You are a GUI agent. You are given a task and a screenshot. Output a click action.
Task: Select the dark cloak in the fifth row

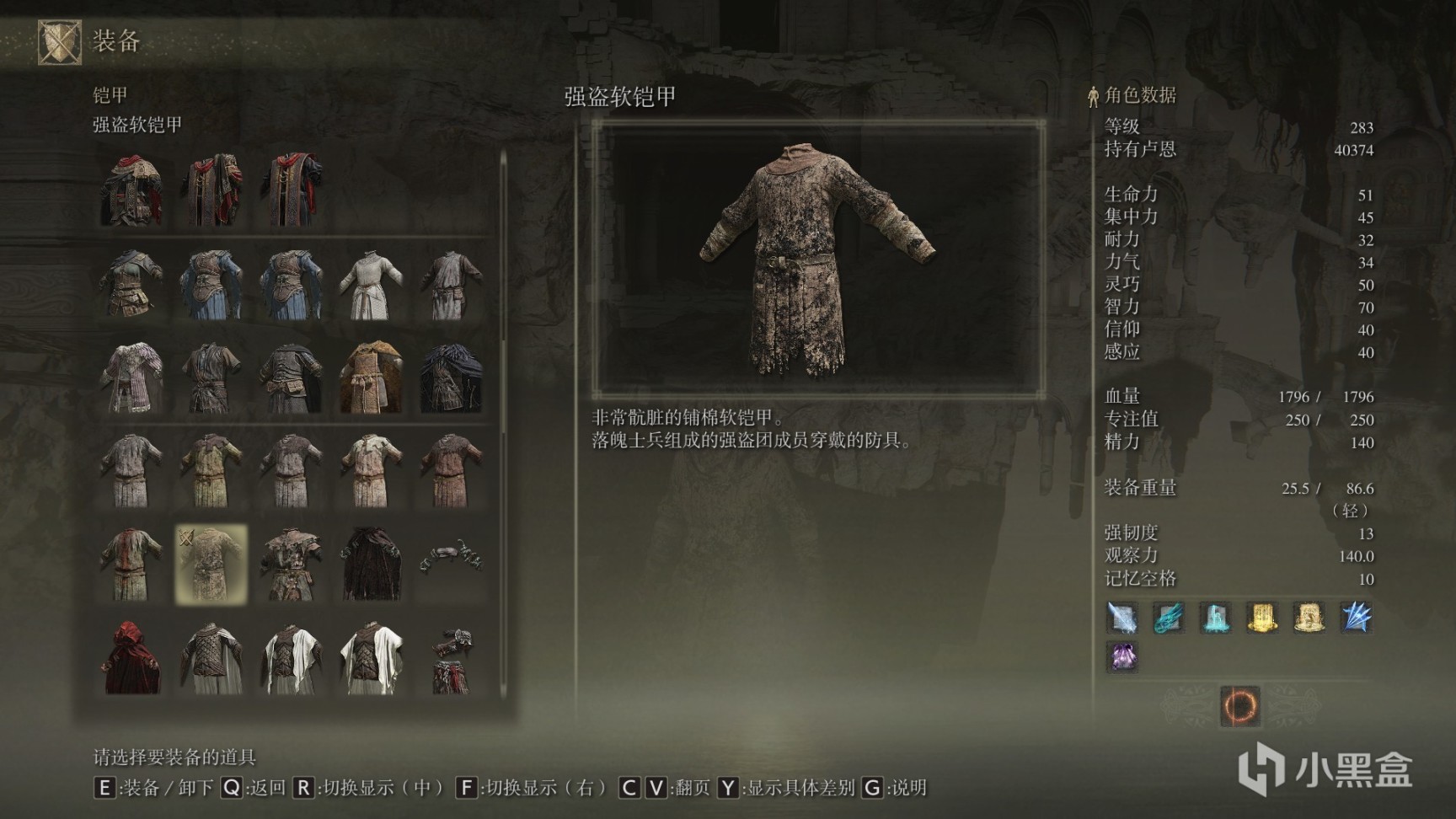click(371, 559)
